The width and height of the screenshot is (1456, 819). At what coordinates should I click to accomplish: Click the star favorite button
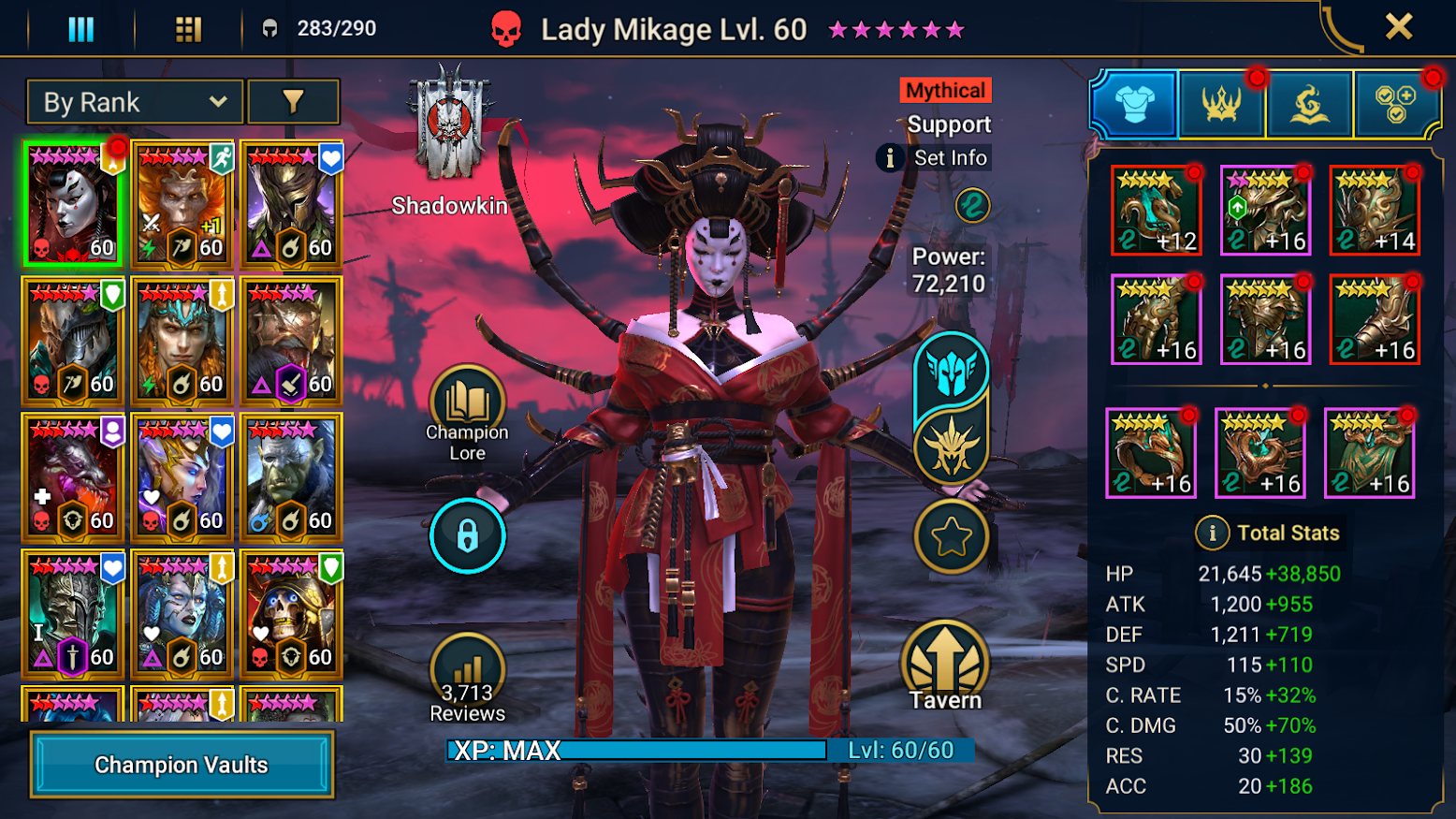(951, 537)
